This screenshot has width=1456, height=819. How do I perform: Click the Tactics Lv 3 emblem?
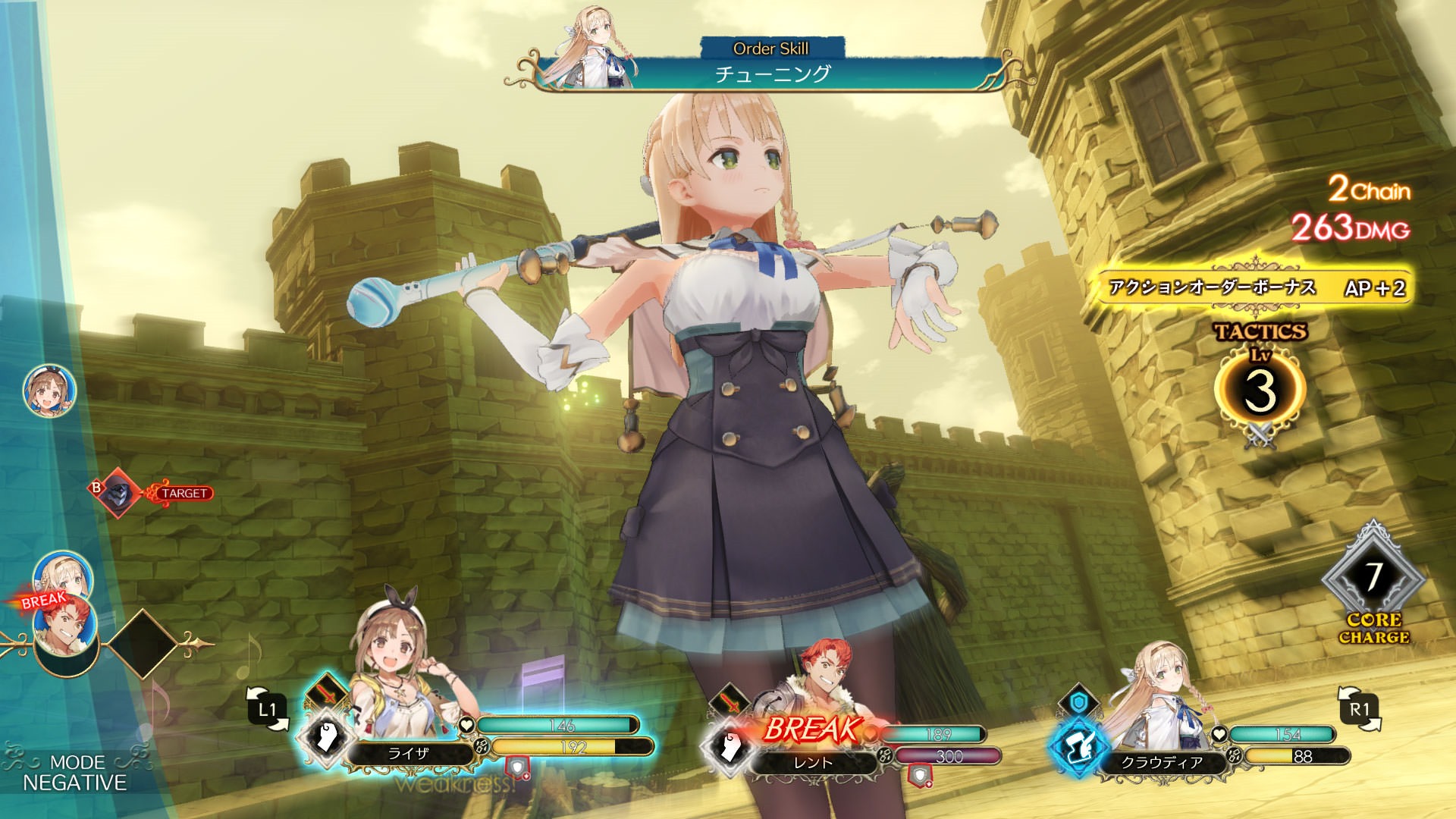tap(1260, 388)
